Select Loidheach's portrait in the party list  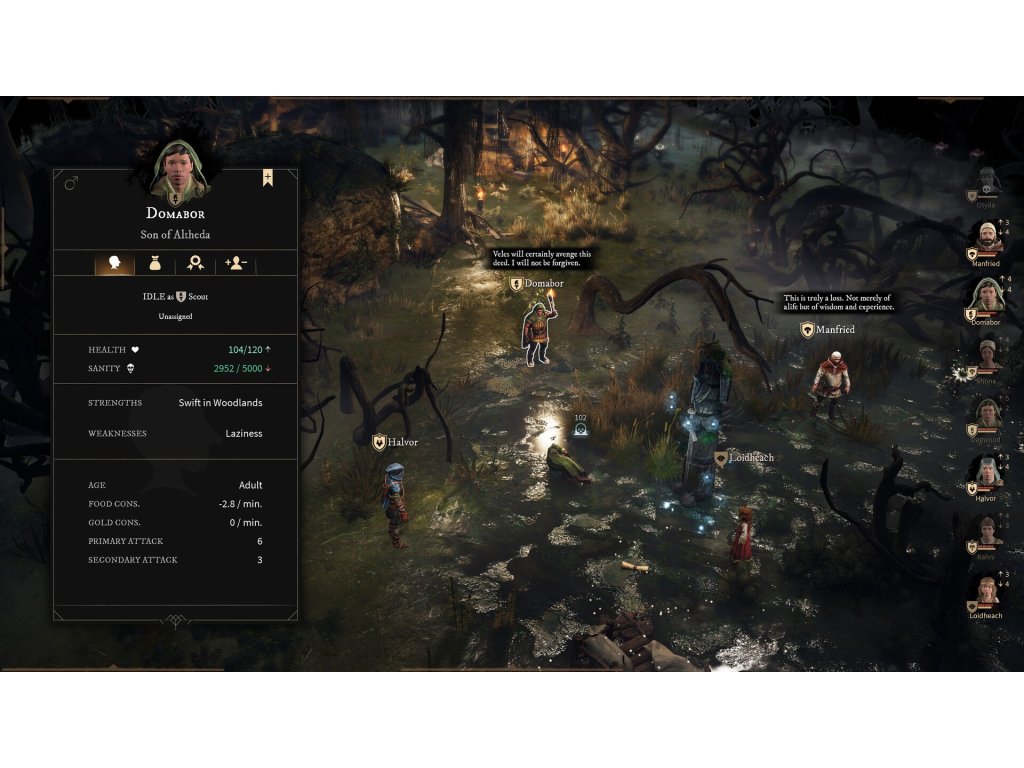(986, 590)
